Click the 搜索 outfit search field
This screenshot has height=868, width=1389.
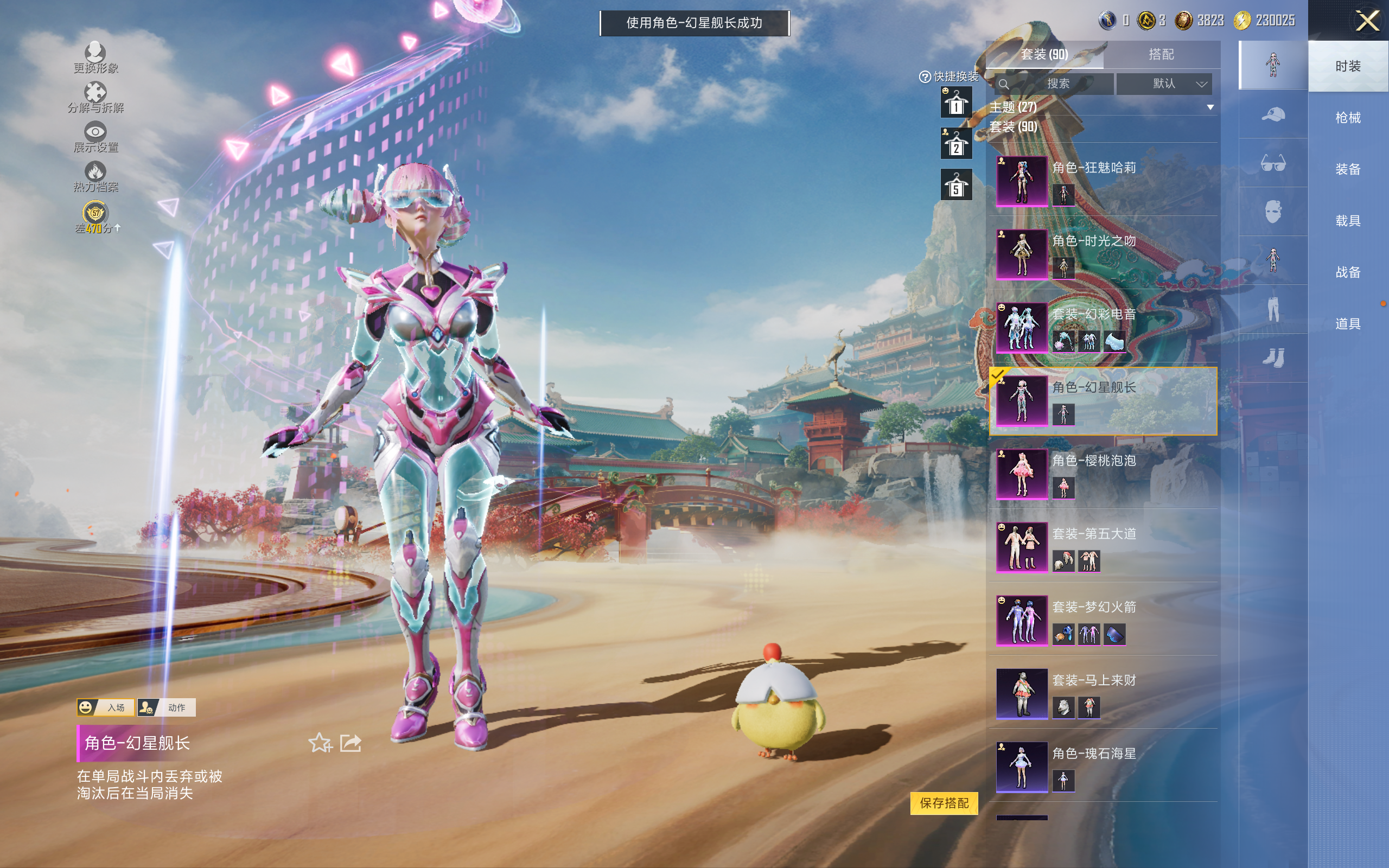point(1056,84)
